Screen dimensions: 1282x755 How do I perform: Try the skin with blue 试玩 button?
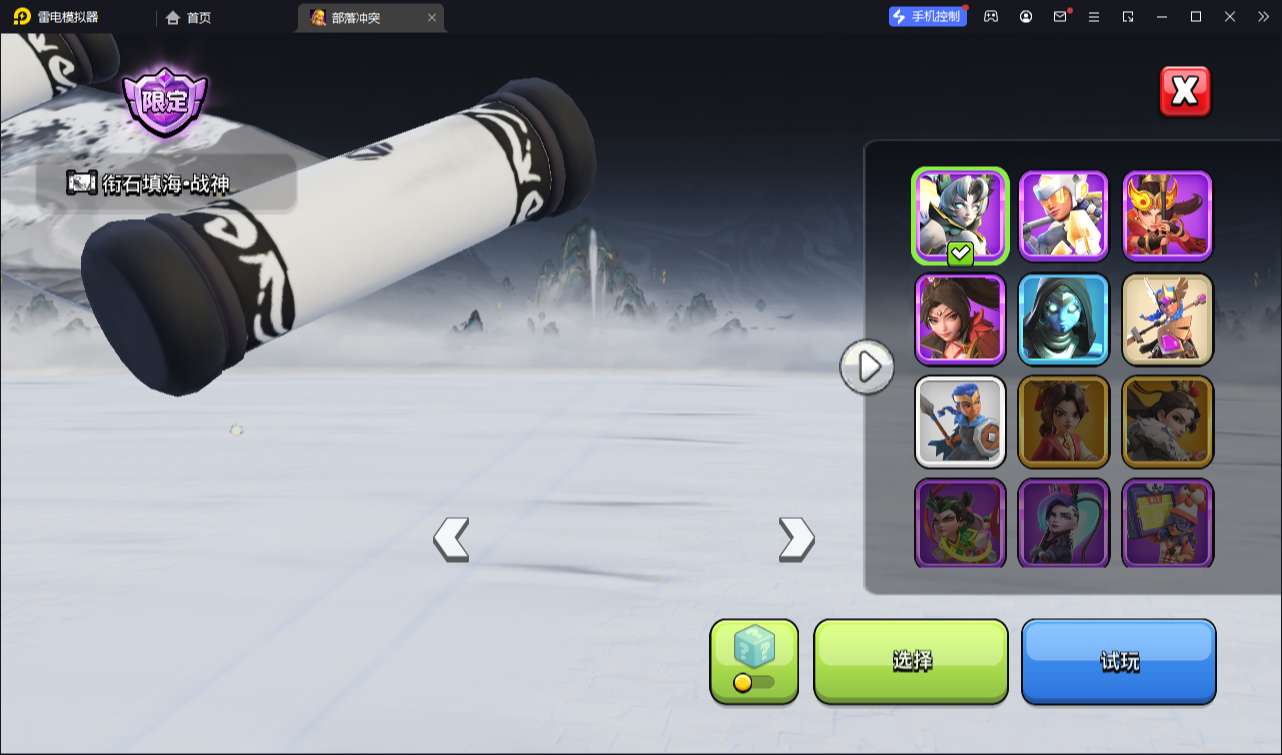[x=1118, y=661]
